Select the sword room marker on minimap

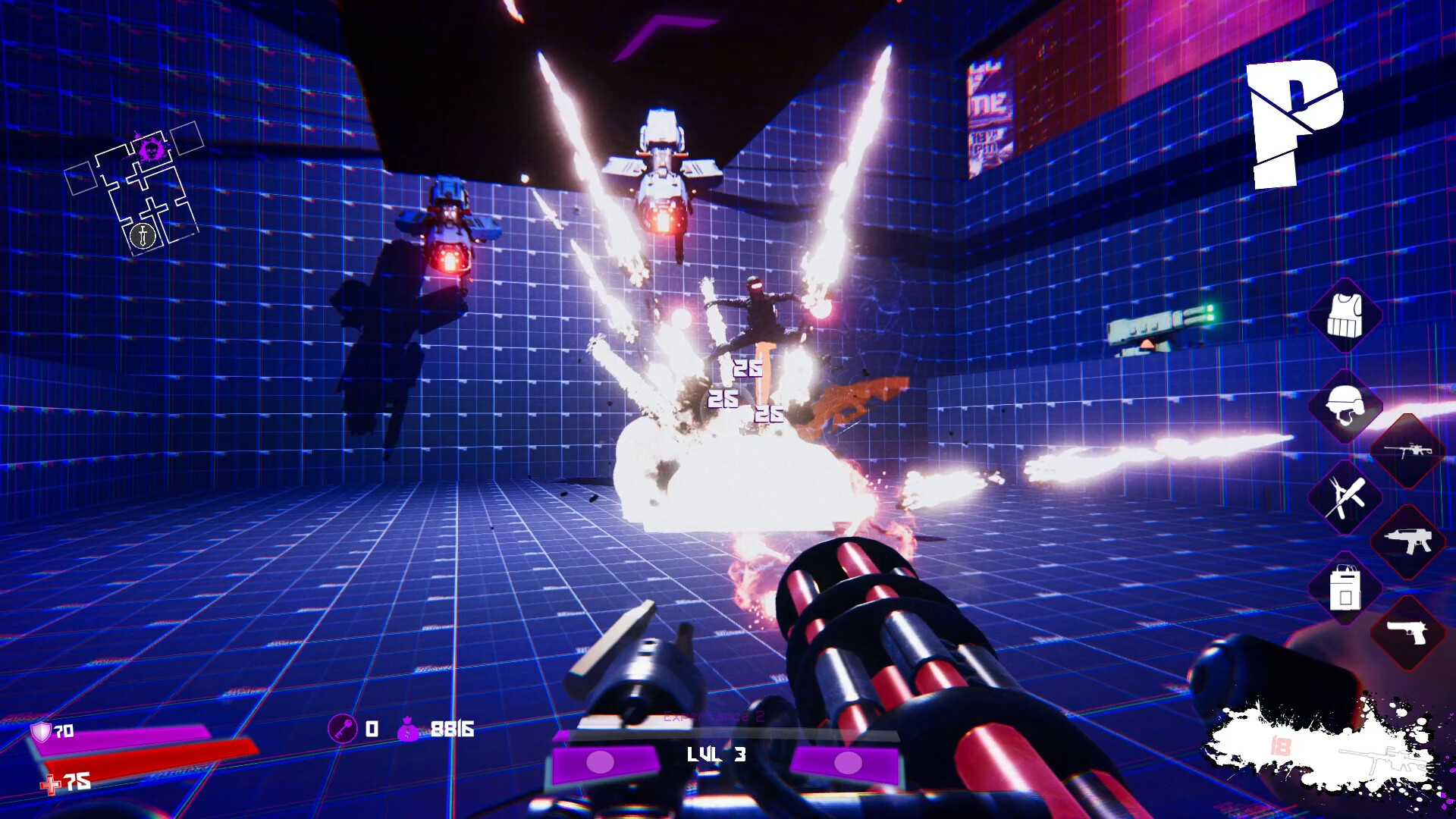click(143, 236)
